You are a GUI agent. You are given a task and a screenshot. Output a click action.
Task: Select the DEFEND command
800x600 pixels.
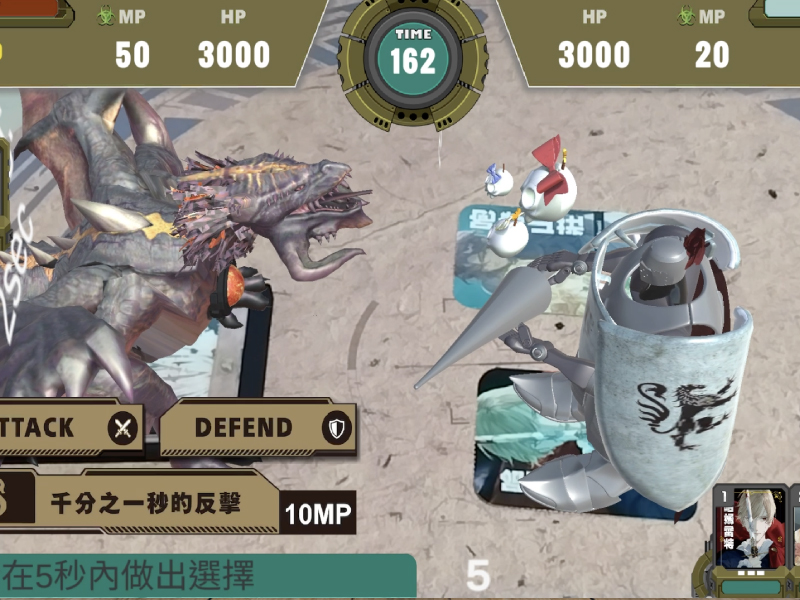(x=256, y=428)
